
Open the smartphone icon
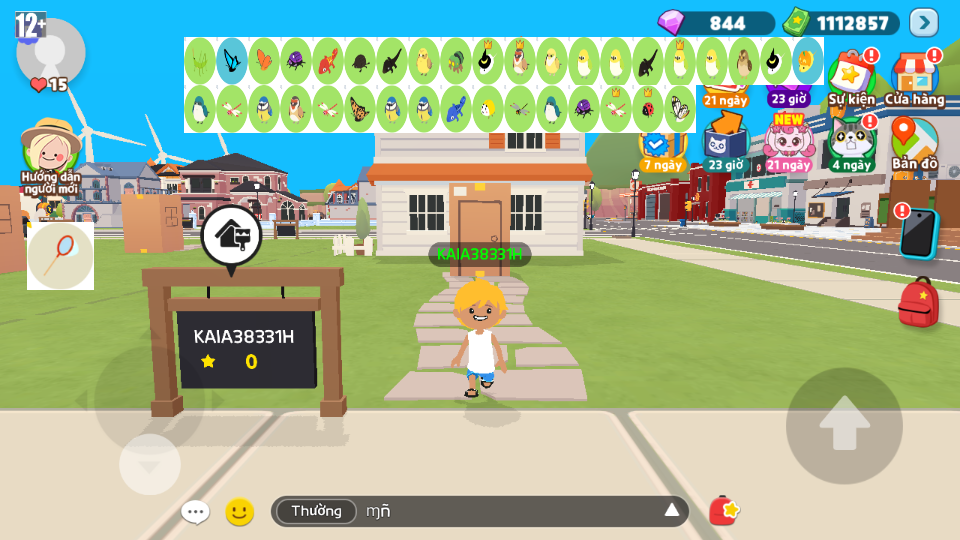pyautogui.click(x=917, y=233)
